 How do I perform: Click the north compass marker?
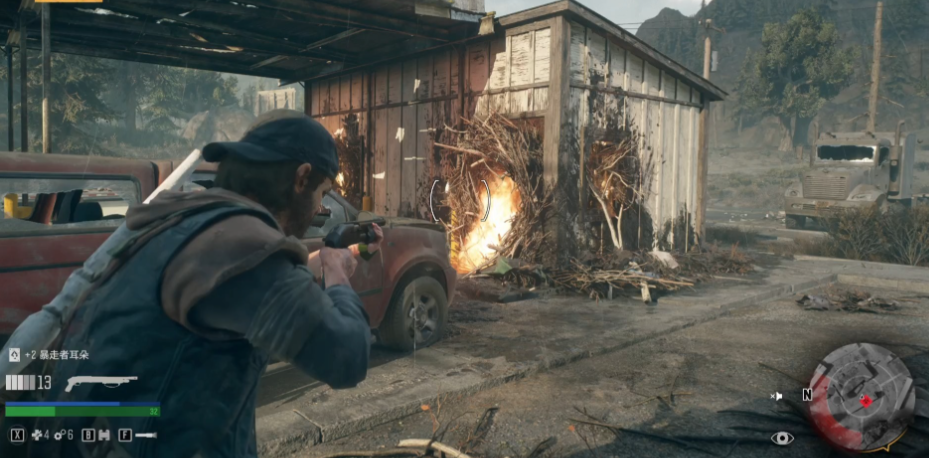806,395
